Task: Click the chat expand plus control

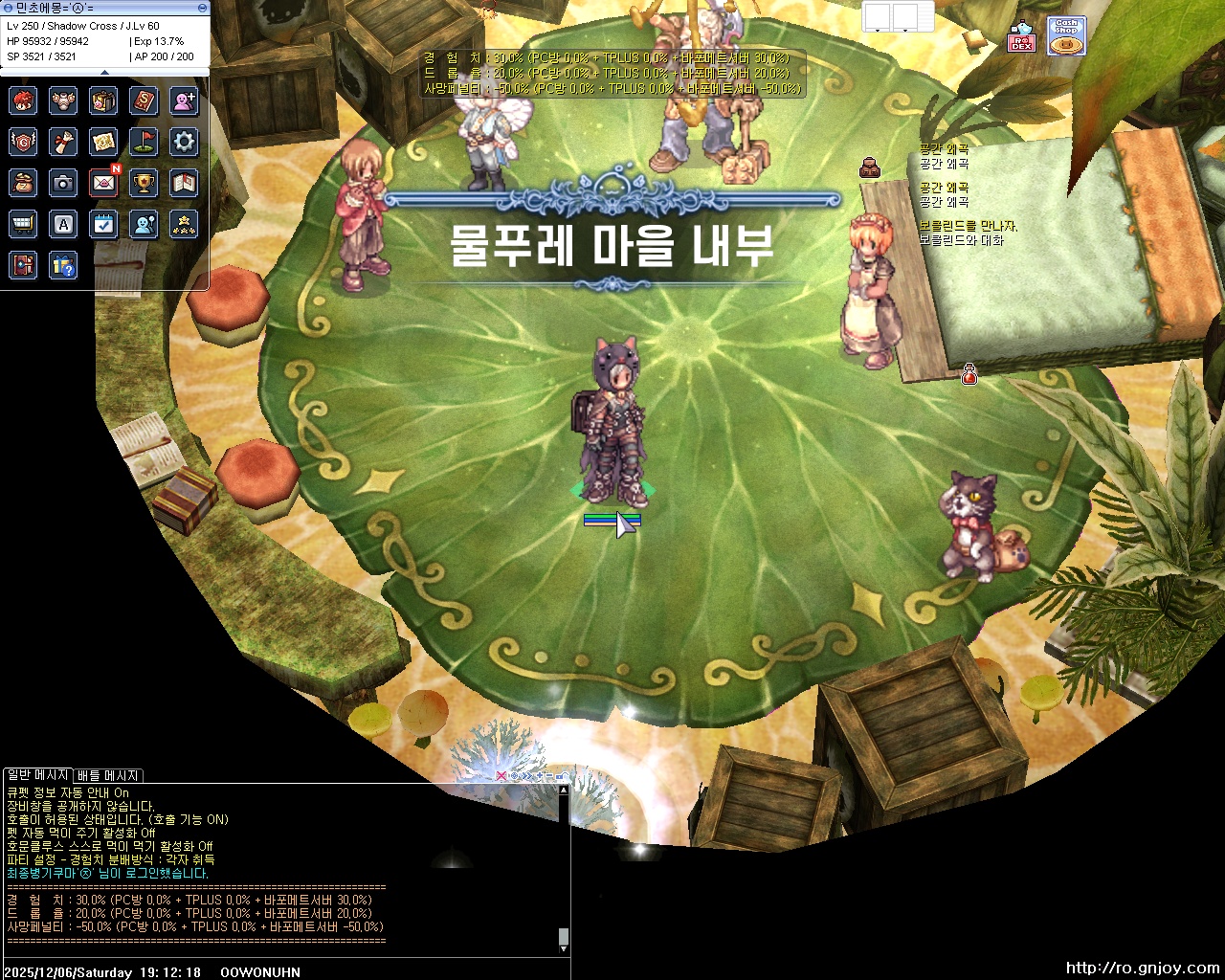Action: click(x=541, y=775)
